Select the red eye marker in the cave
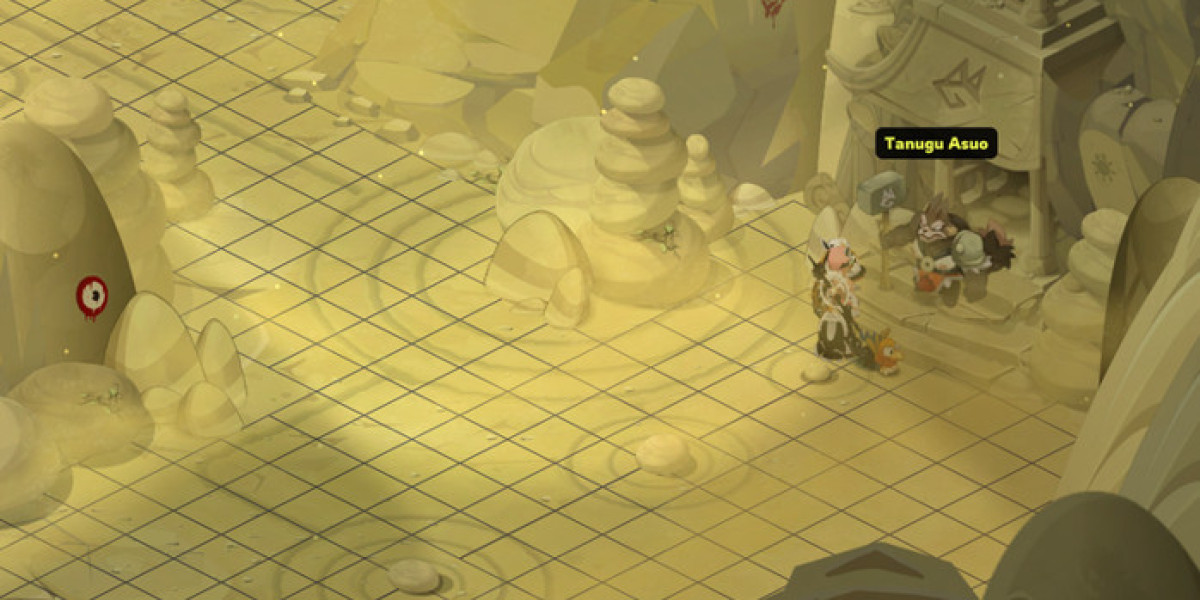This screenshot has height=600, width=1200. 91,295
